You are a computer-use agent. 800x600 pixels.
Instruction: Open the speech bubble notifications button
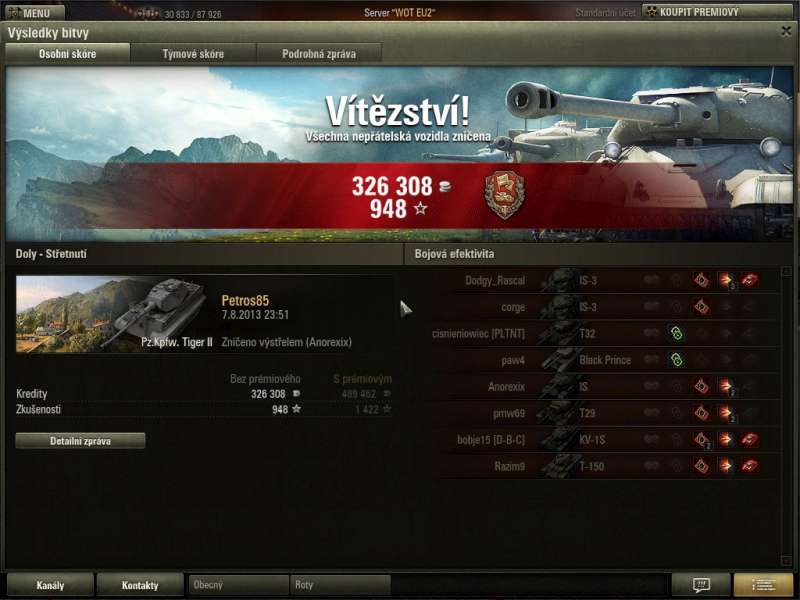(700, 585)
